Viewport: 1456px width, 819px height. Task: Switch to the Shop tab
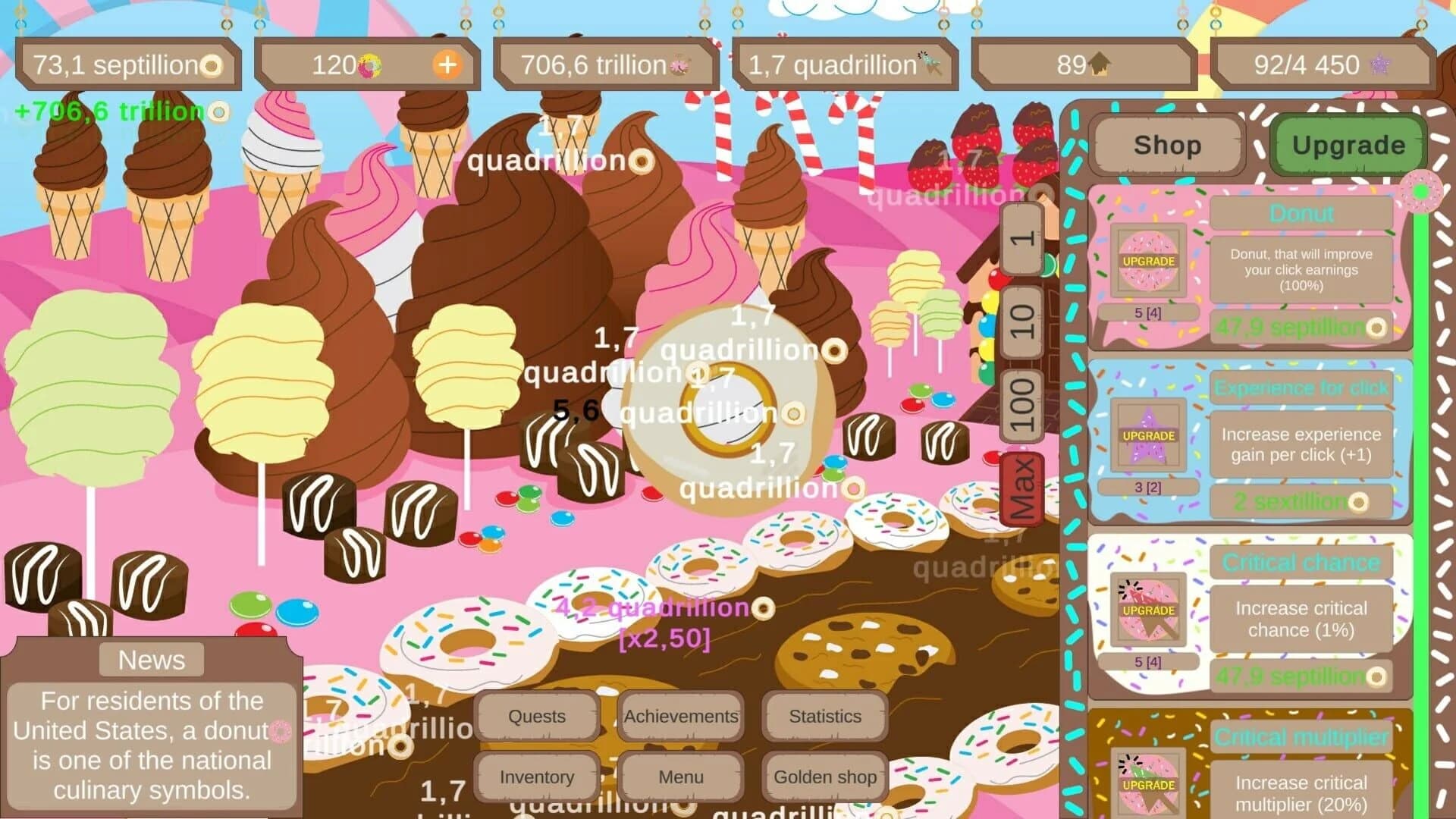[1166, 145]
